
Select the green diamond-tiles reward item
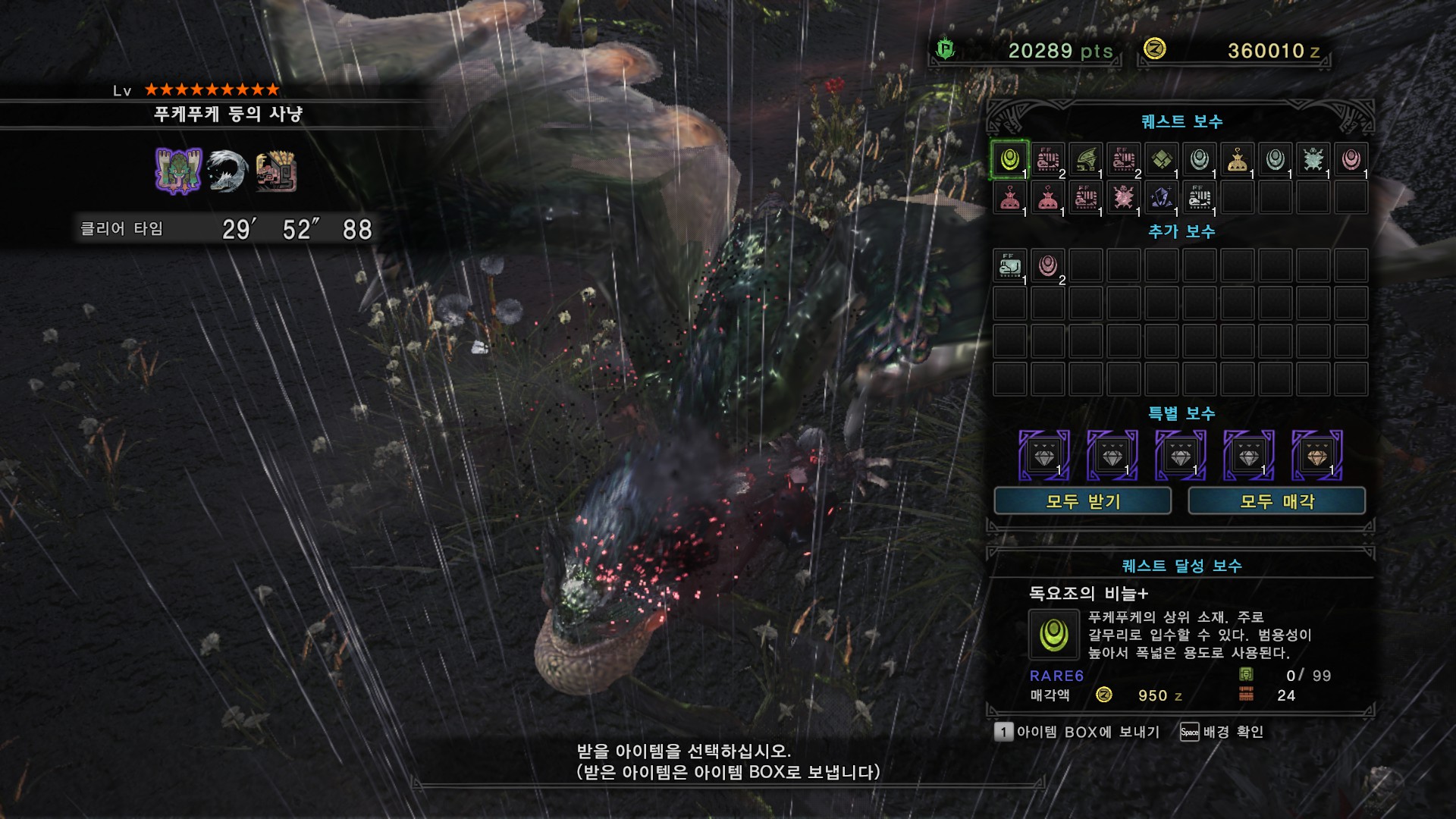(1161, 160)
